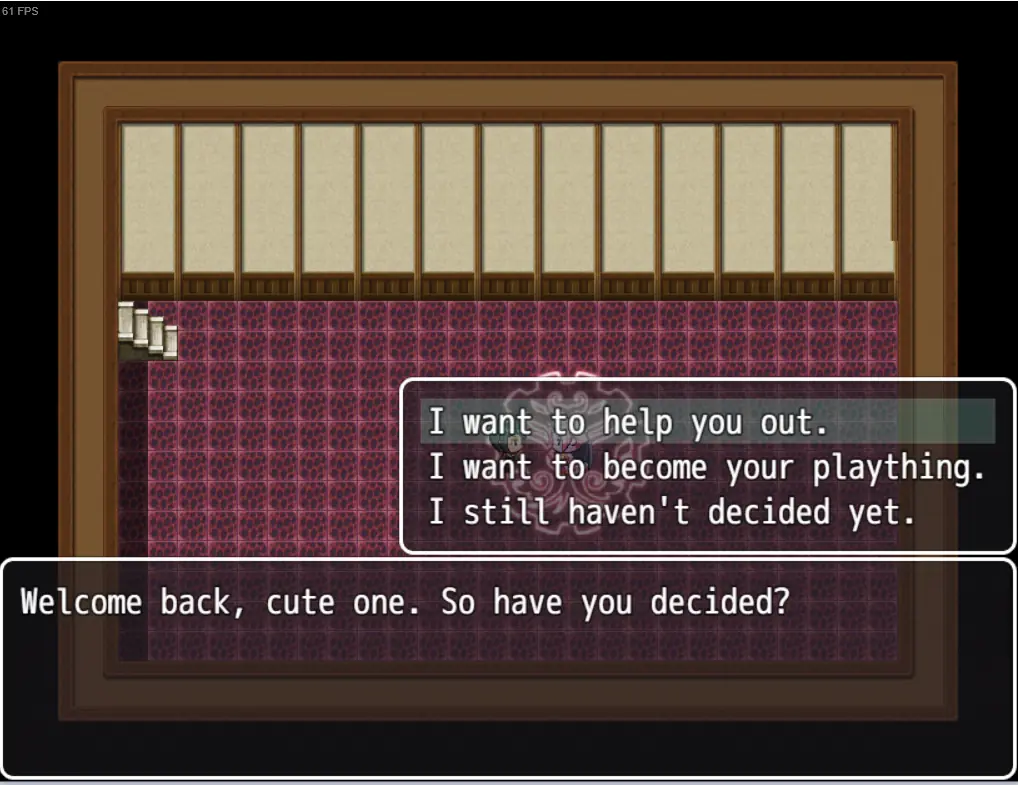Pick "I still haven't decided yet."
The image size is (1018, 785).
[x=672, y=512]
